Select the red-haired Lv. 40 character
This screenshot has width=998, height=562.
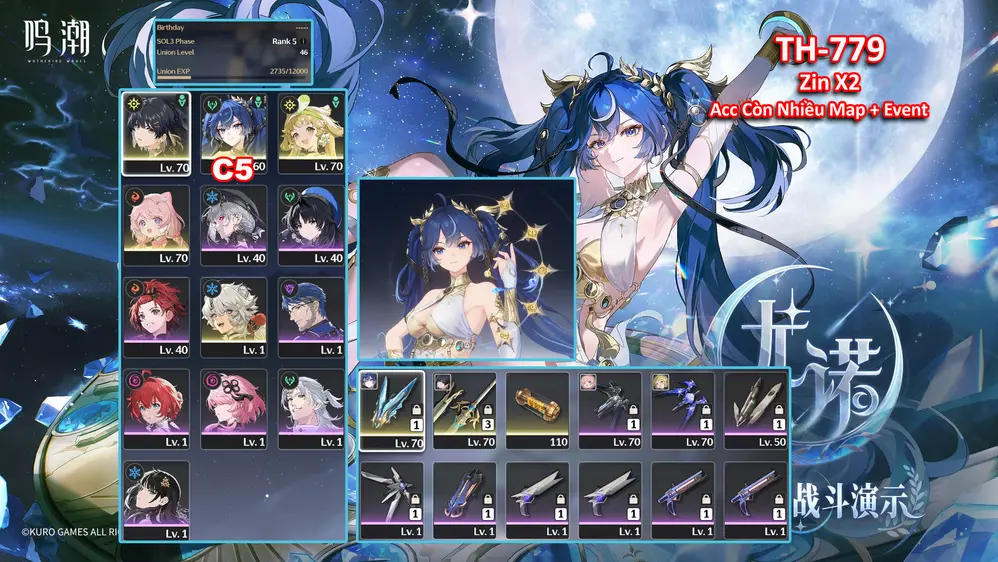pyautogui.click(x=156, y=317)
